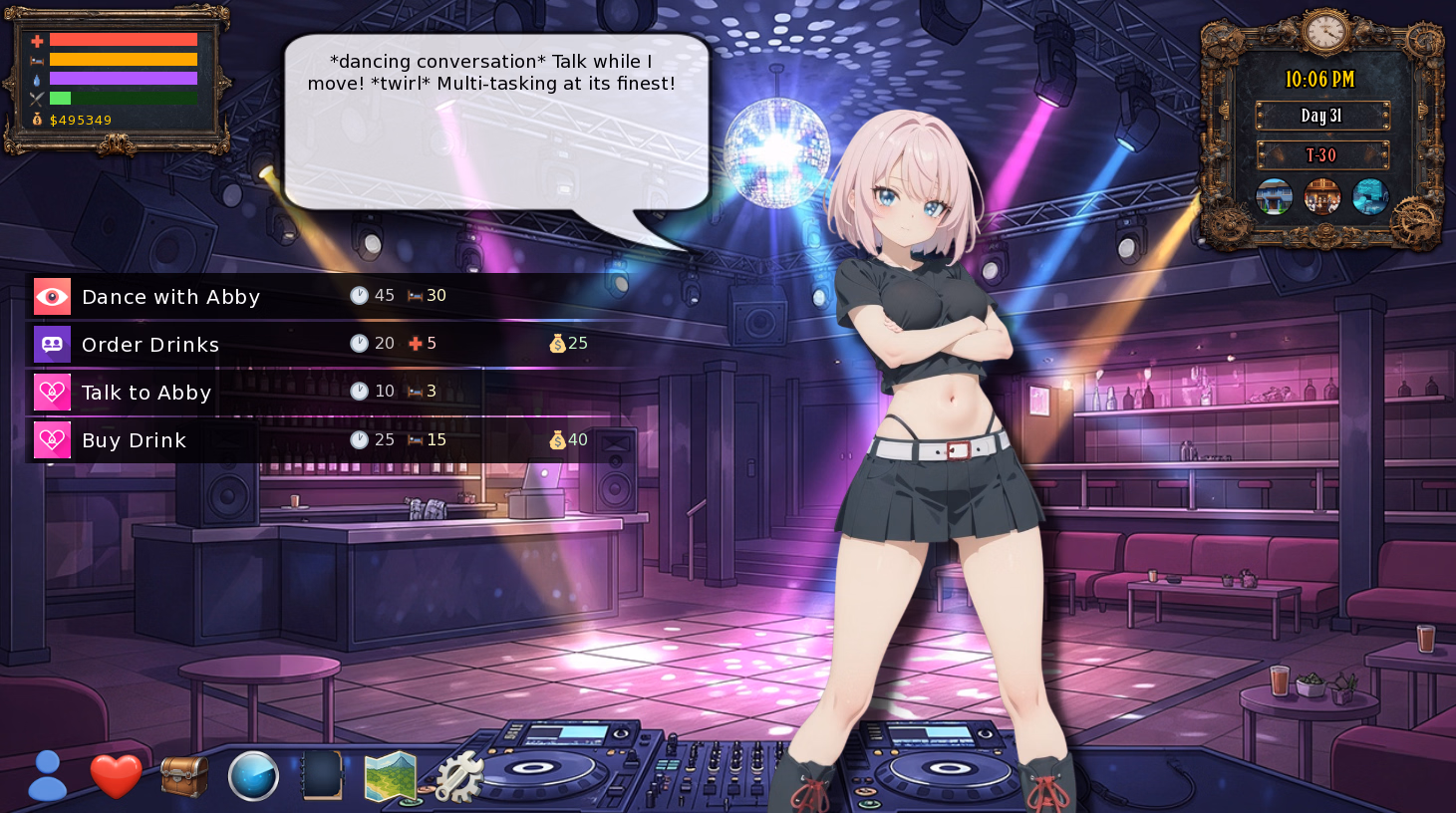This screenshot has height=813, width=1456.
Task: Open the treasure chest inventory
Action: click(x=184, y=776)
